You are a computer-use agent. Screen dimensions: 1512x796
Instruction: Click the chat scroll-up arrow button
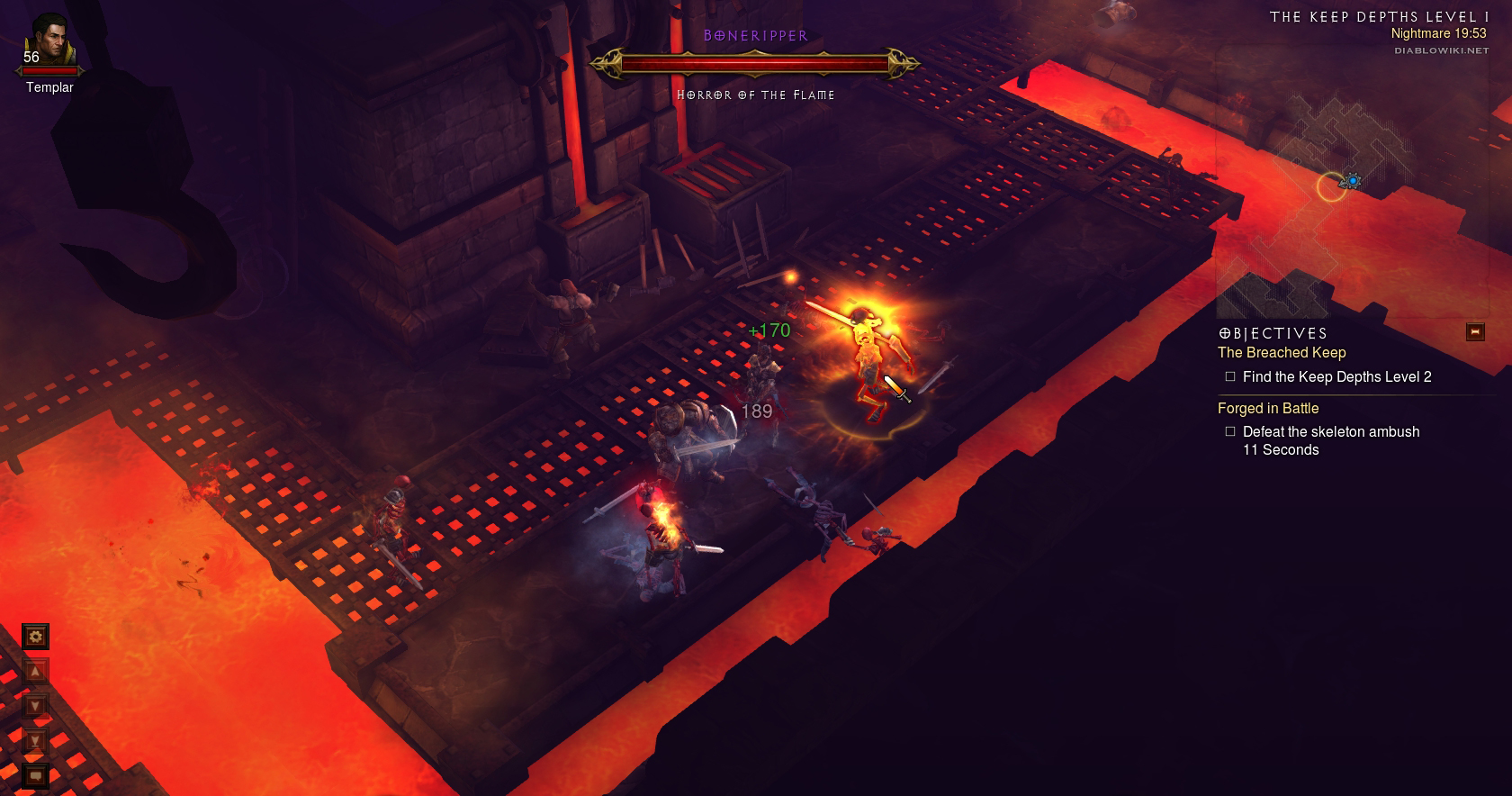pos(35,671)
